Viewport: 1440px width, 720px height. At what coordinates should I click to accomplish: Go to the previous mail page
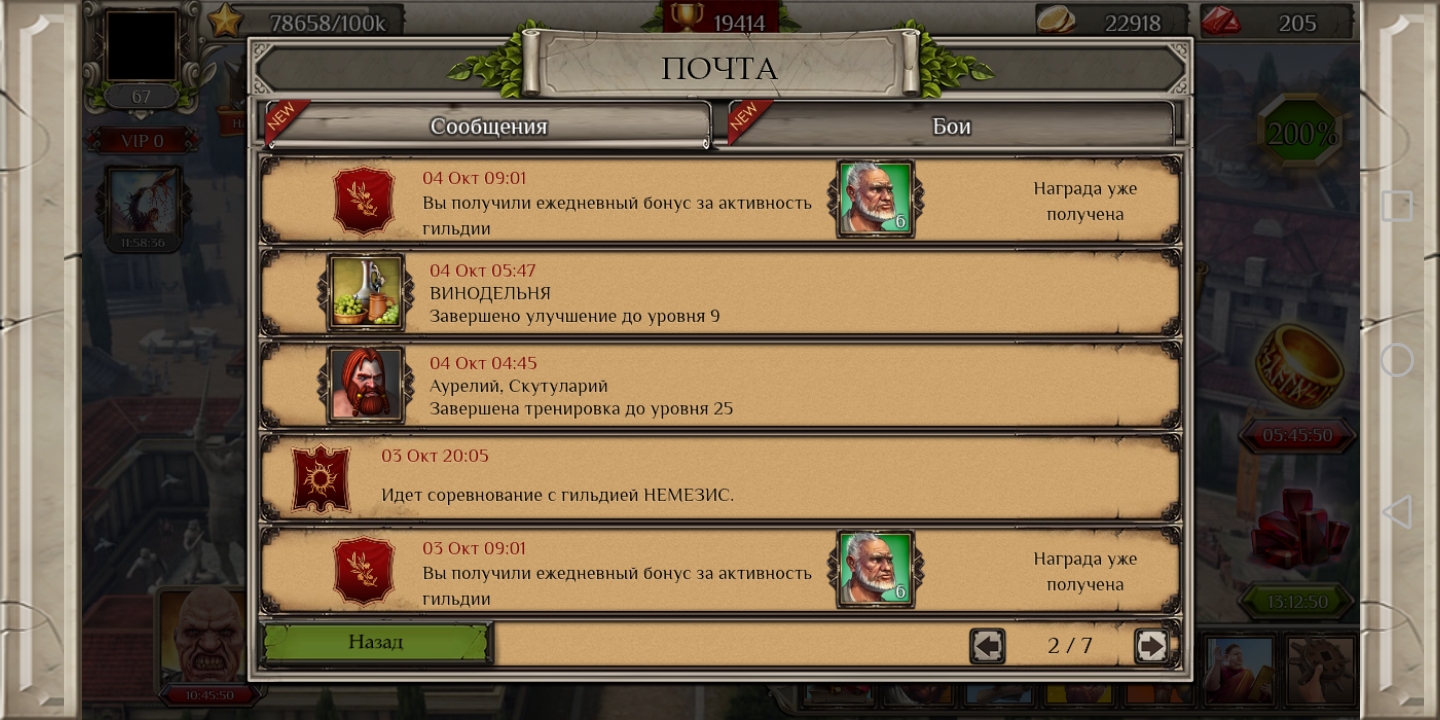click(x=987, y=646)
